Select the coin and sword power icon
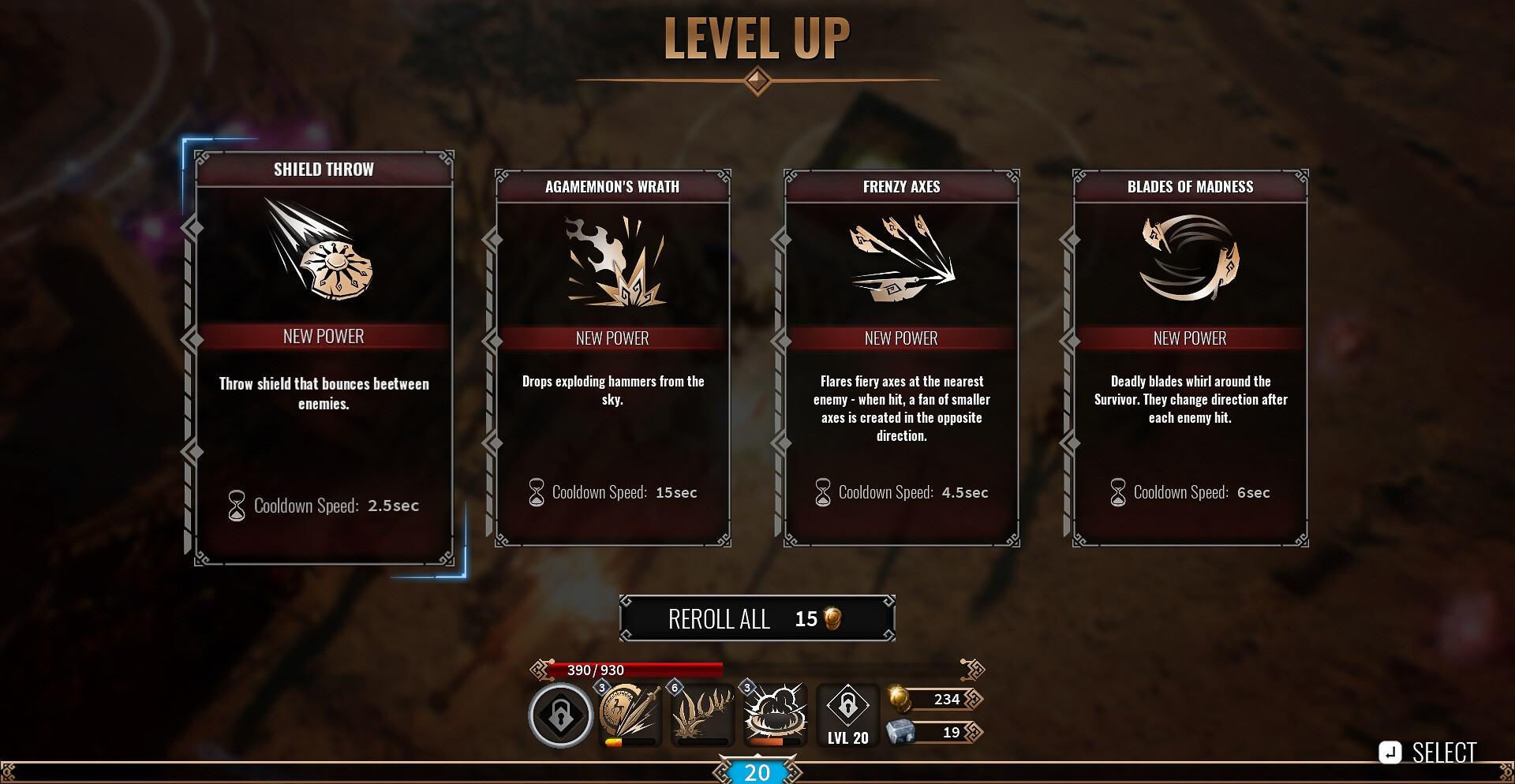Viewport: 1515px width, 784px height. tap(630, 714)
